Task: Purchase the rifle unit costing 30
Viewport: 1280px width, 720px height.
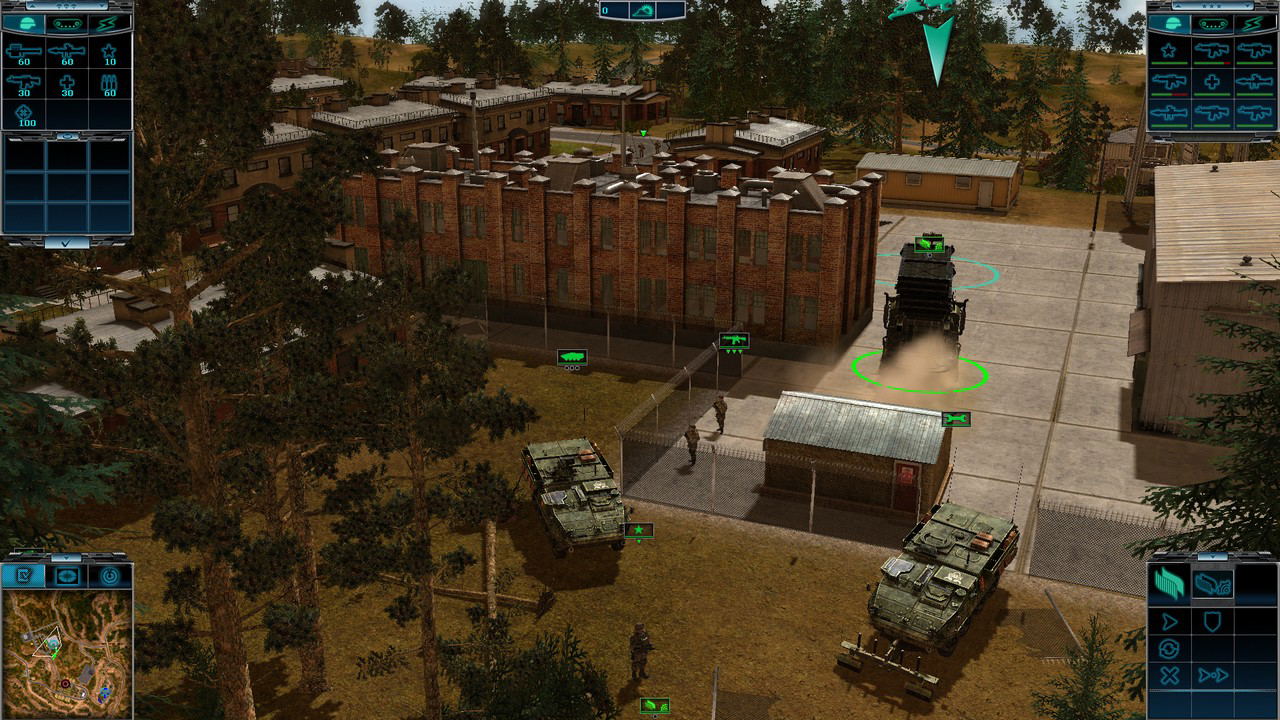Action: click(24, 84)
